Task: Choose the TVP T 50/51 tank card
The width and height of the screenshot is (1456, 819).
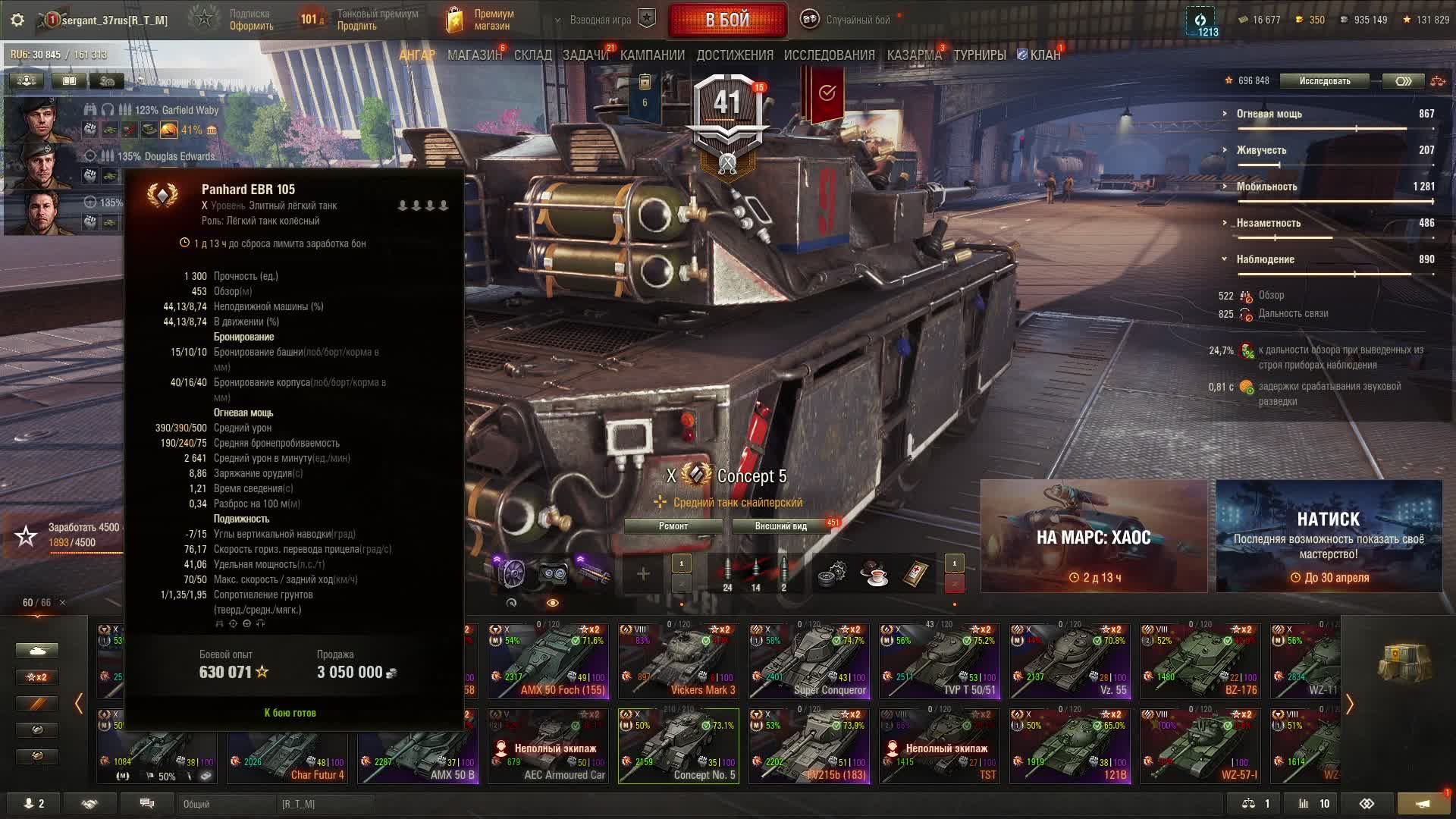Action: 940,661
